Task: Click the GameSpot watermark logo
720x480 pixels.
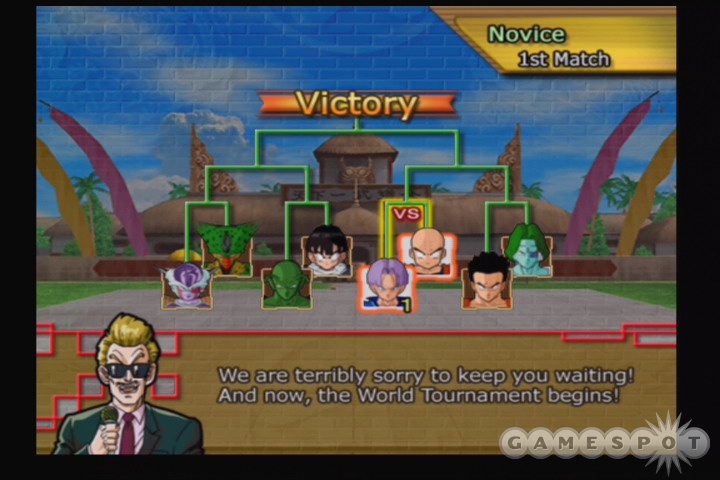Action: point(605,440)
